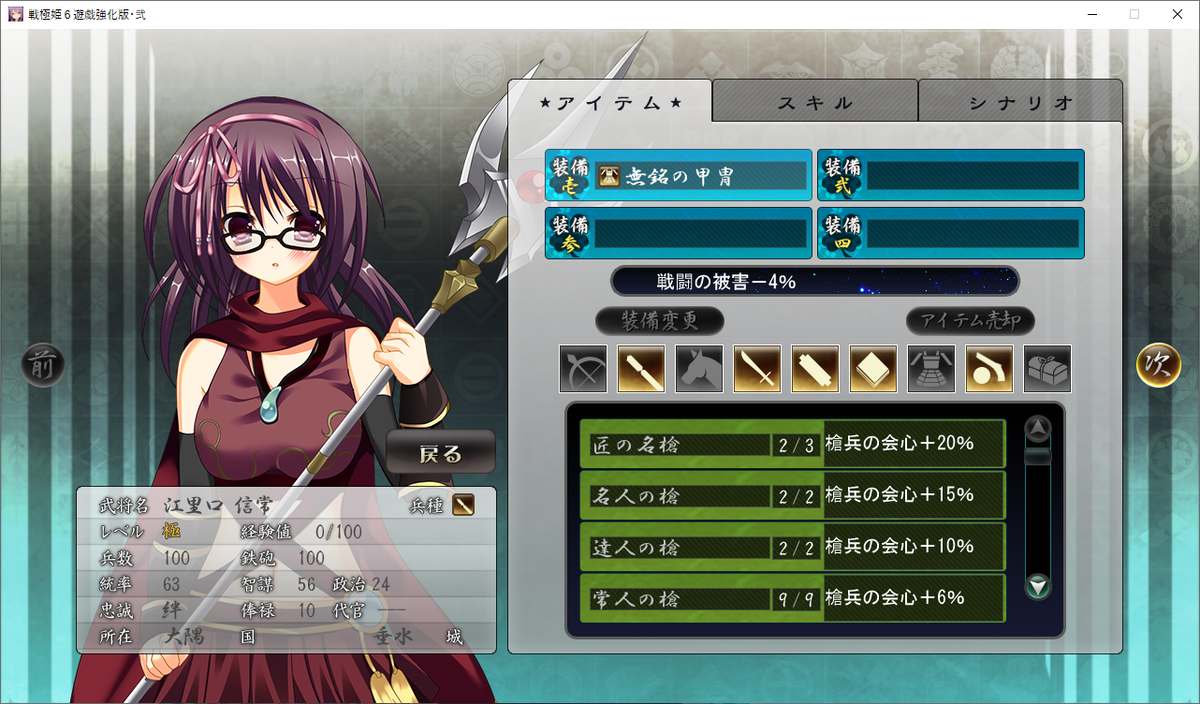Open the シナリオ tab
Screen dimensions: 1200x704
[1020, 103]
